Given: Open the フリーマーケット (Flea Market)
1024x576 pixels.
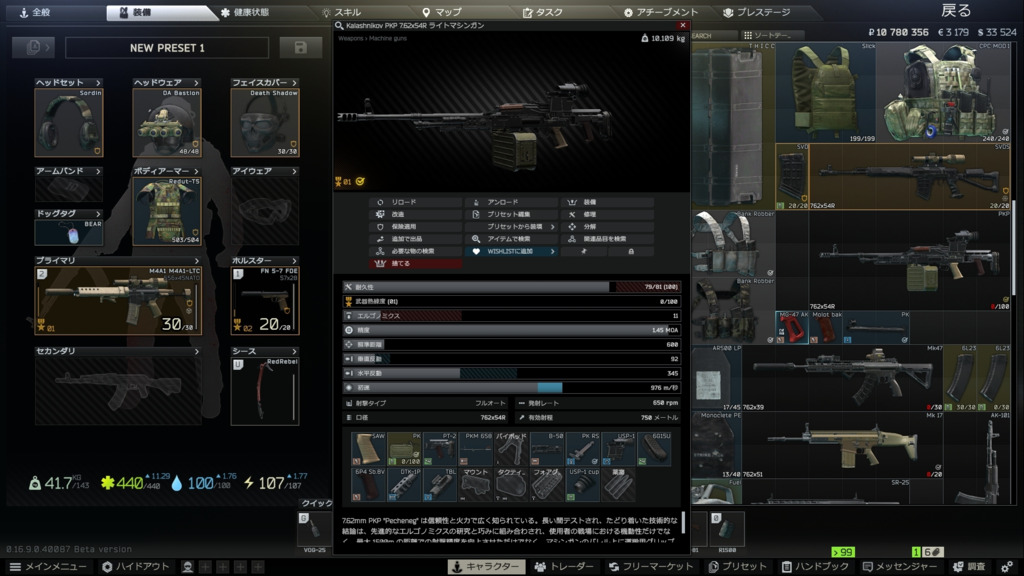Looking at the screenshot, I should coord(651,567).
